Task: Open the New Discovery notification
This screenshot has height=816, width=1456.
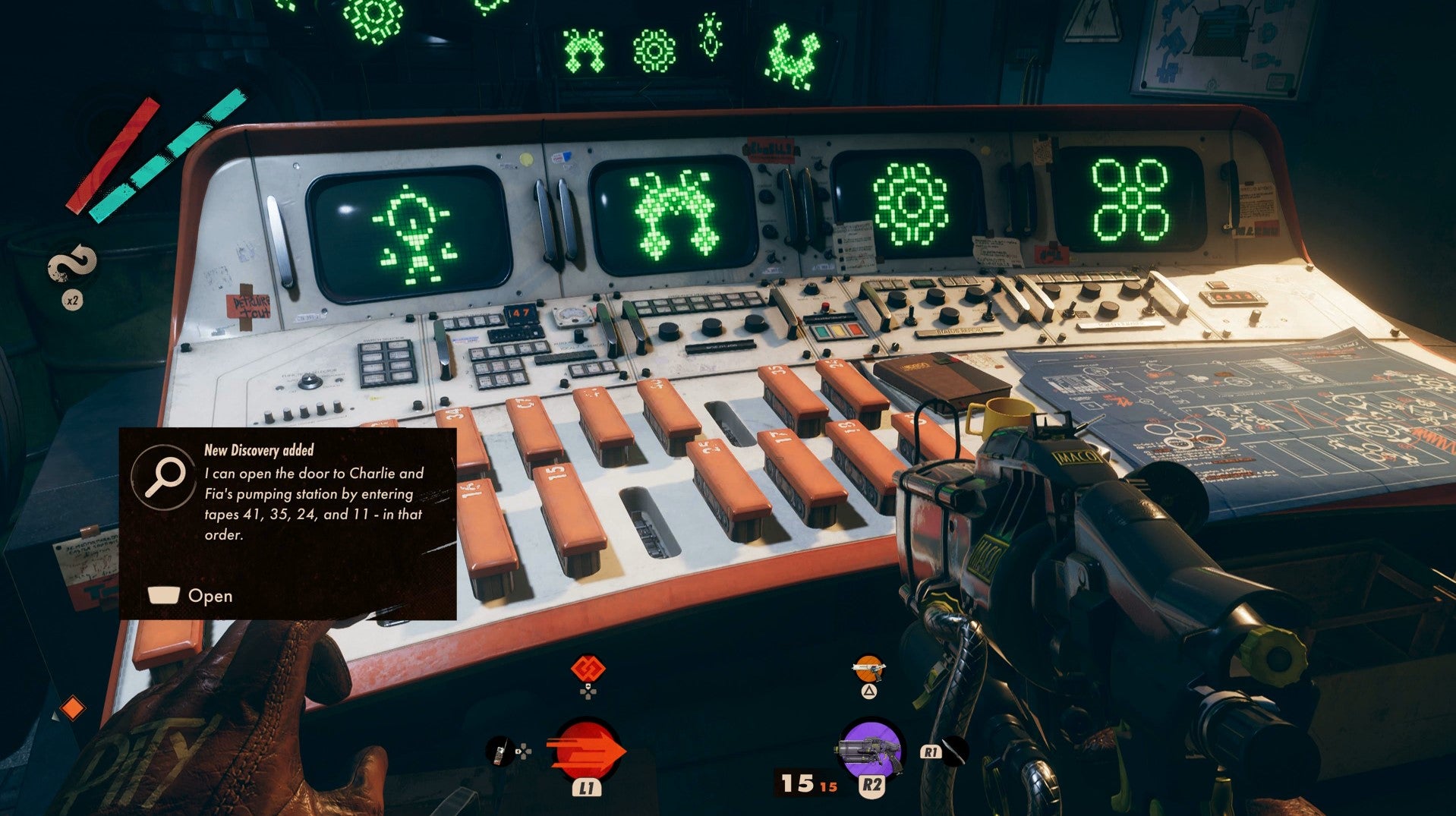Action: [x=191, y=596]
